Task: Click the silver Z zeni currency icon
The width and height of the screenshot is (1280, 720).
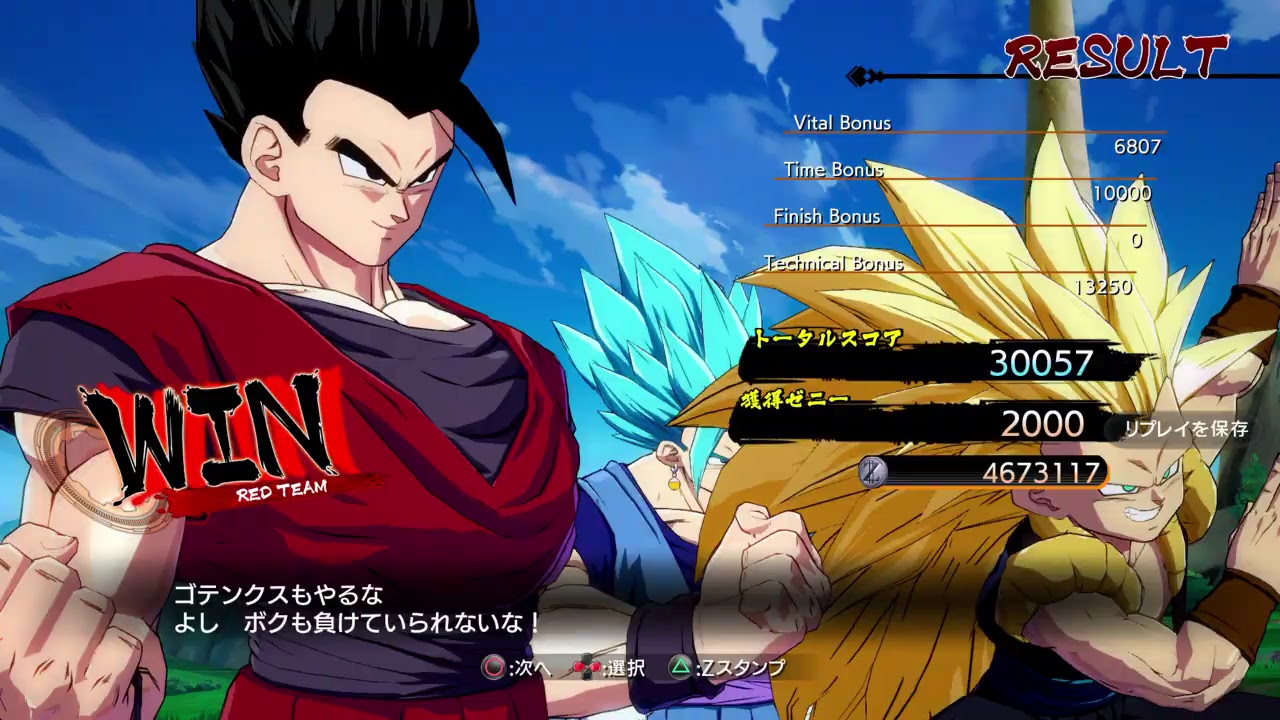Action: click(x=875, y=471)
